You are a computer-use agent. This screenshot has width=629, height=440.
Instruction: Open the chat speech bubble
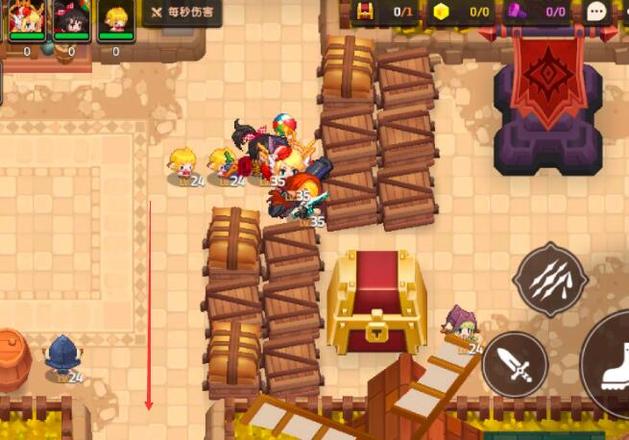(x=597, y=12)
